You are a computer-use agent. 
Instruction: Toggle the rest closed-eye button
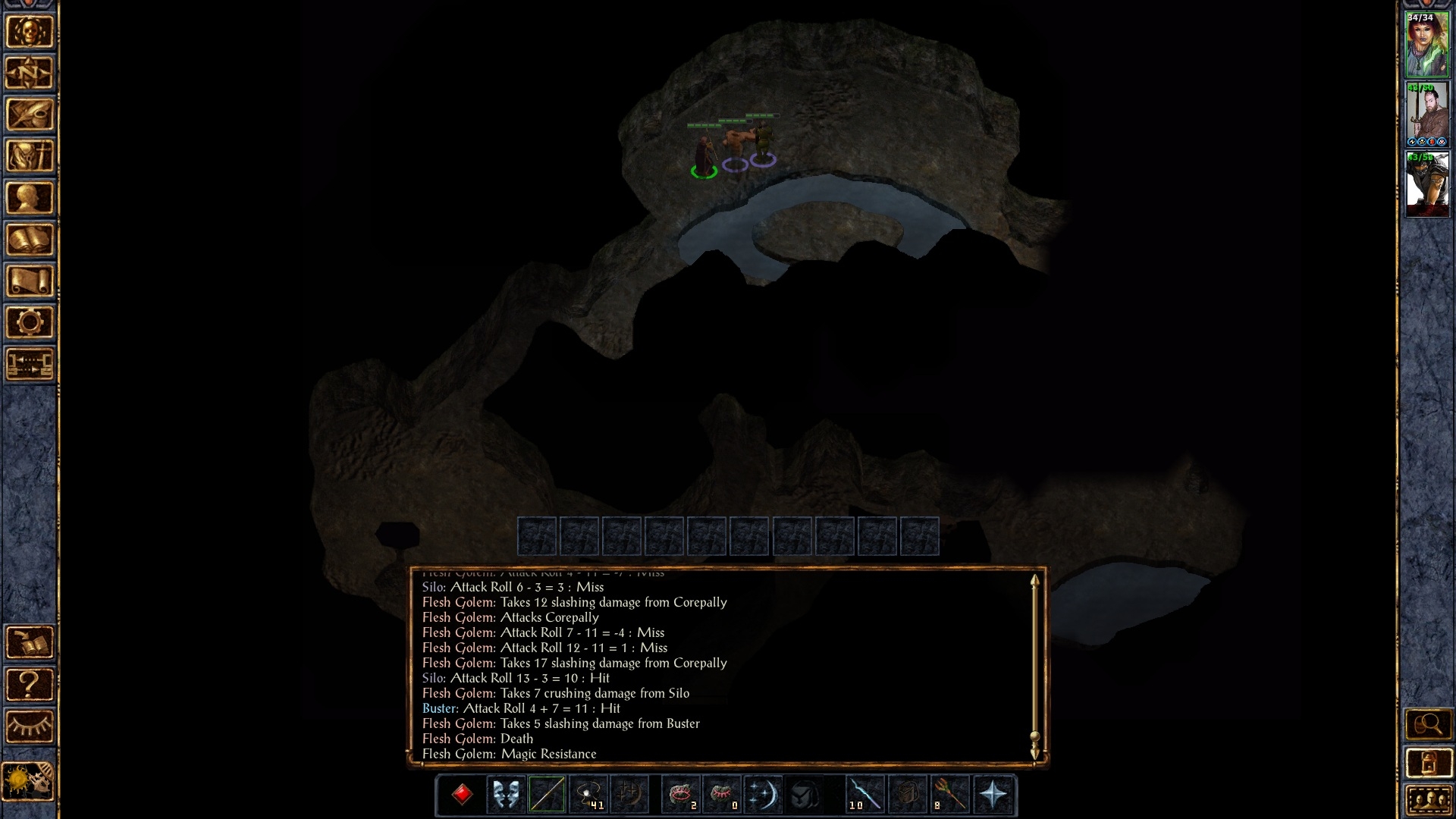30,726
